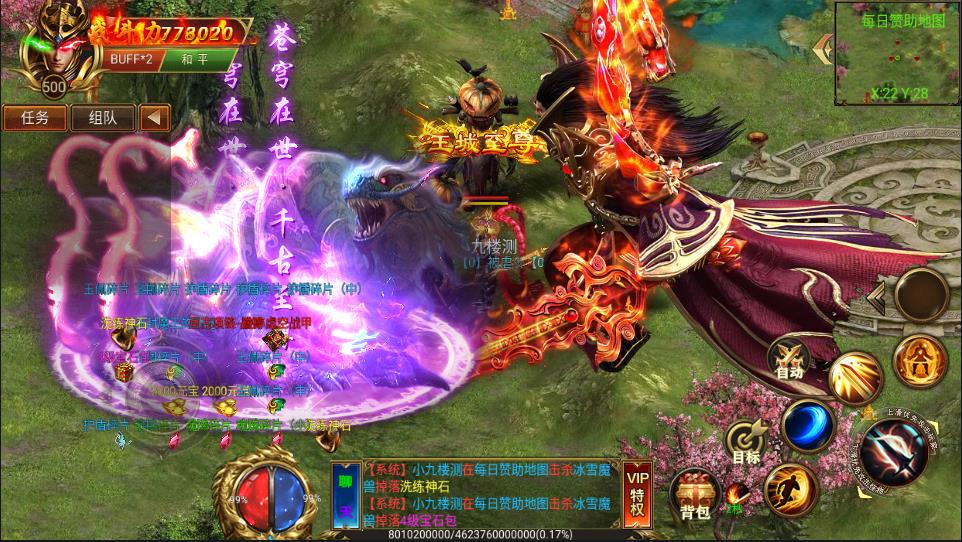Collapse the quest panel with the left arrow
The width and height of the screenshot is (962, 542).
point(154,117)
